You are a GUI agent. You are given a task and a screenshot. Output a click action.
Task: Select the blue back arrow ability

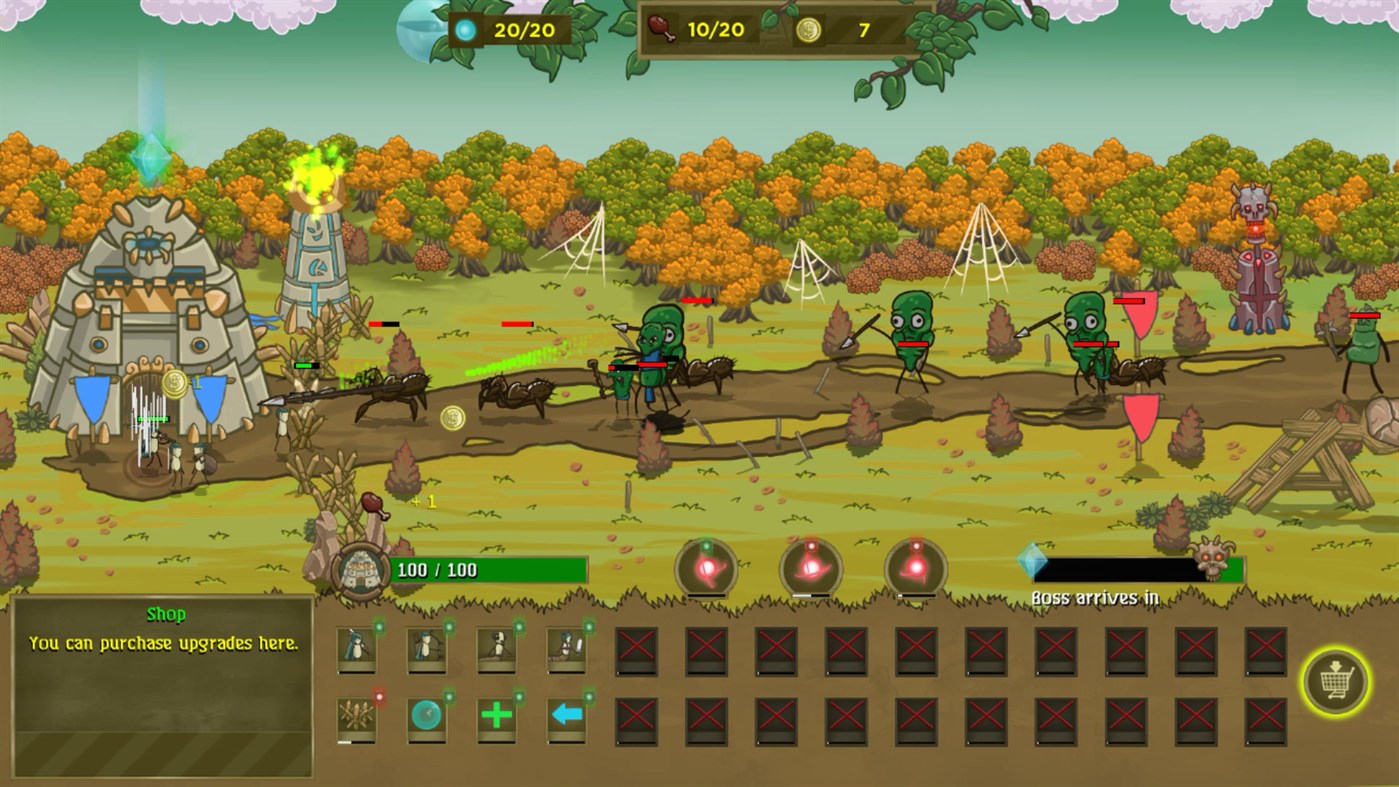(x=567, y=717)
